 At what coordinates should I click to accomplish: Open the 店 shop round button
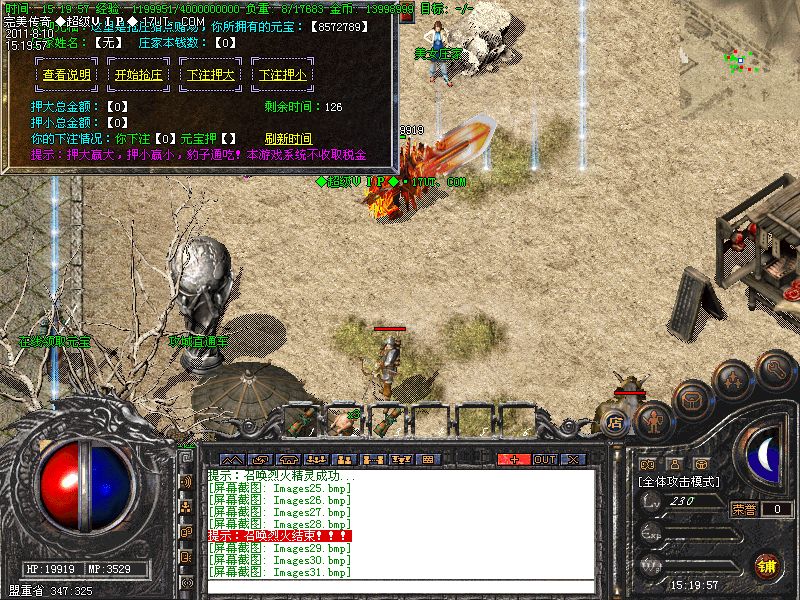(x=614, y=422)
